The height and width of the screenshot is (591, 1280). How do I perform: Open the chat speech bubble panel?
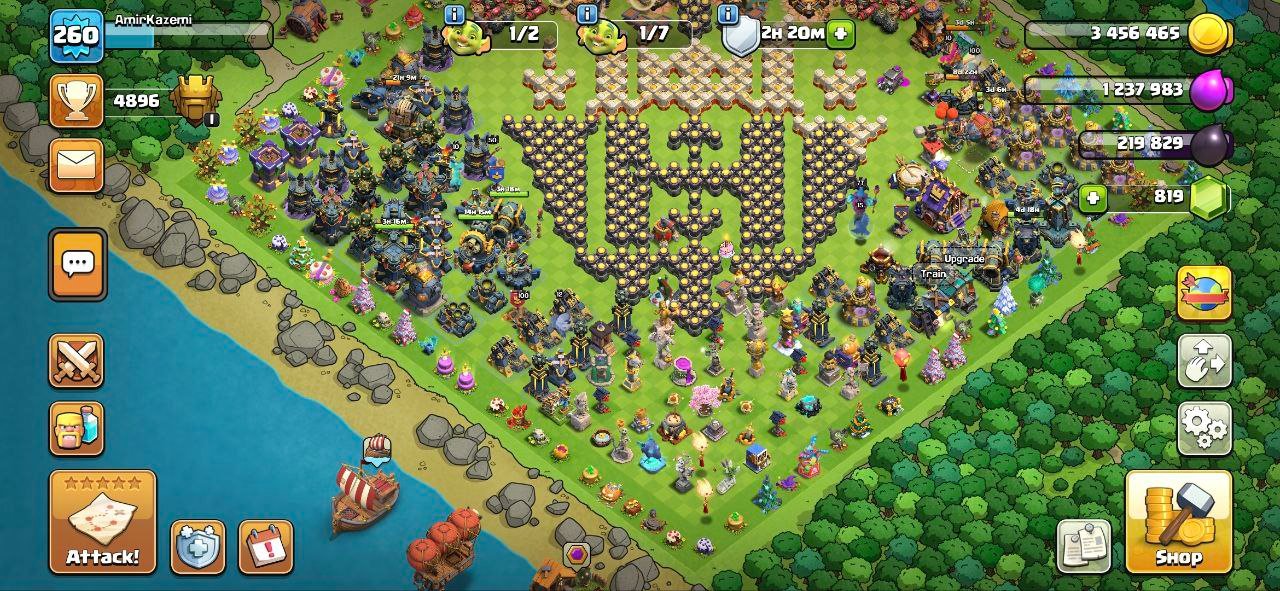click(x=77, y=264)
